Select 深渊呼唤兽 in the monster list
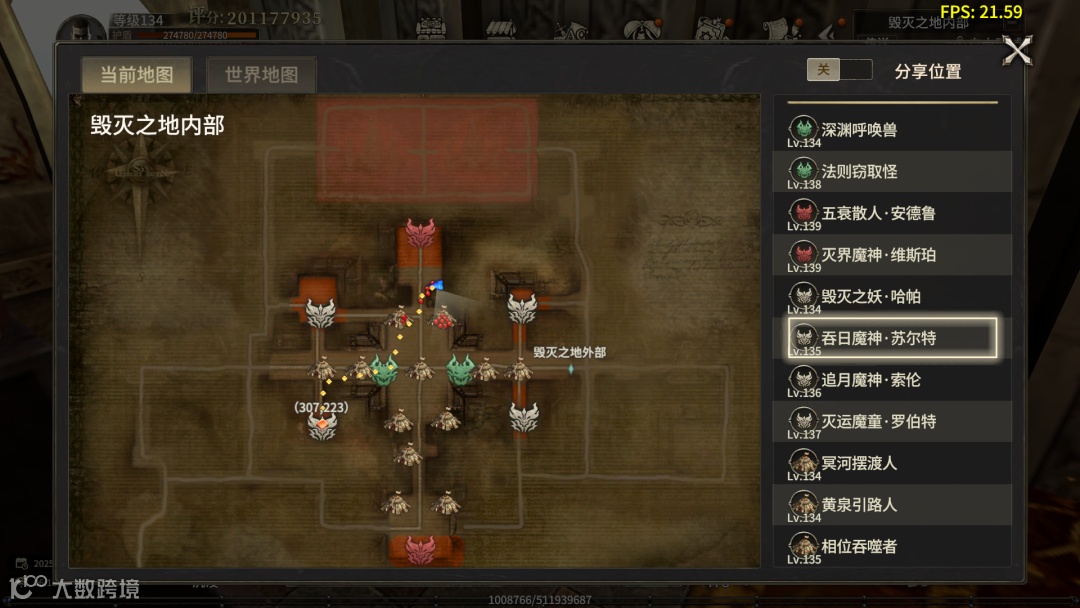This screenshot has width=1080, height=608. [892, 130]
